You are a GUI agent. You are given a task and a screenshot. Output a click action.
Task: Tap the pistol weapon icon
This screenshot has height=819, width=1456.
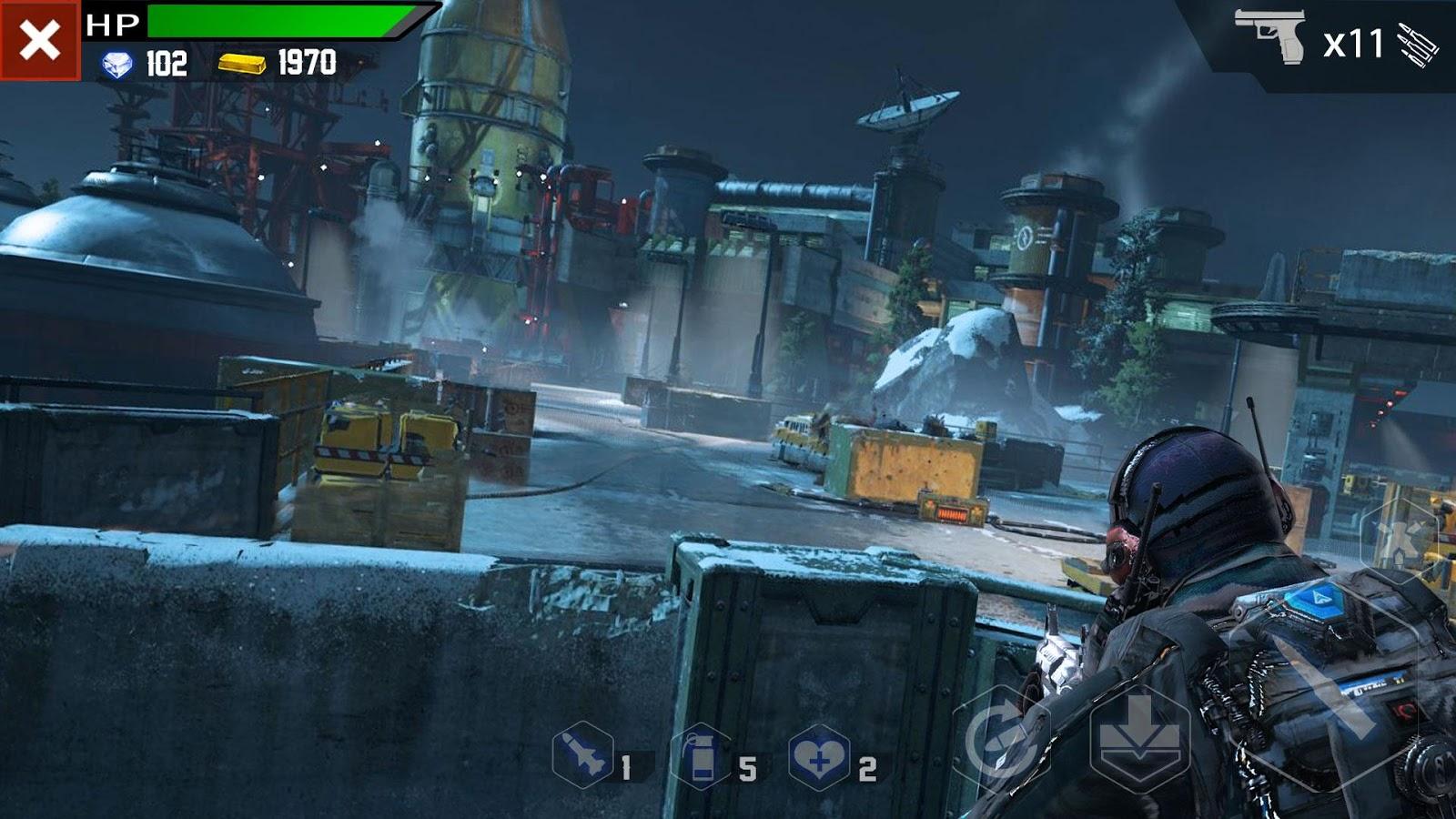pyautogui.click(x=1271, y=36)
